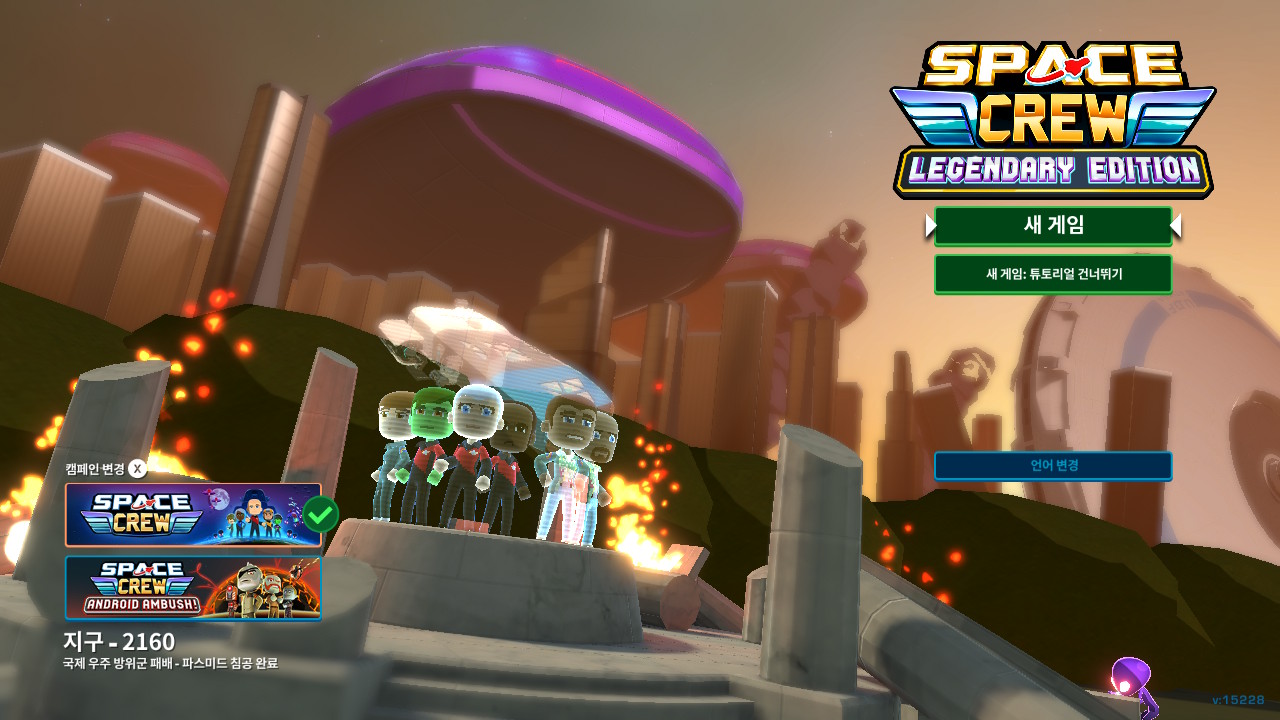This screenshot has width=1280, height=720.
Task: Click the left arrow beside the 새 게임 option
Action: (x=930, y=227)
